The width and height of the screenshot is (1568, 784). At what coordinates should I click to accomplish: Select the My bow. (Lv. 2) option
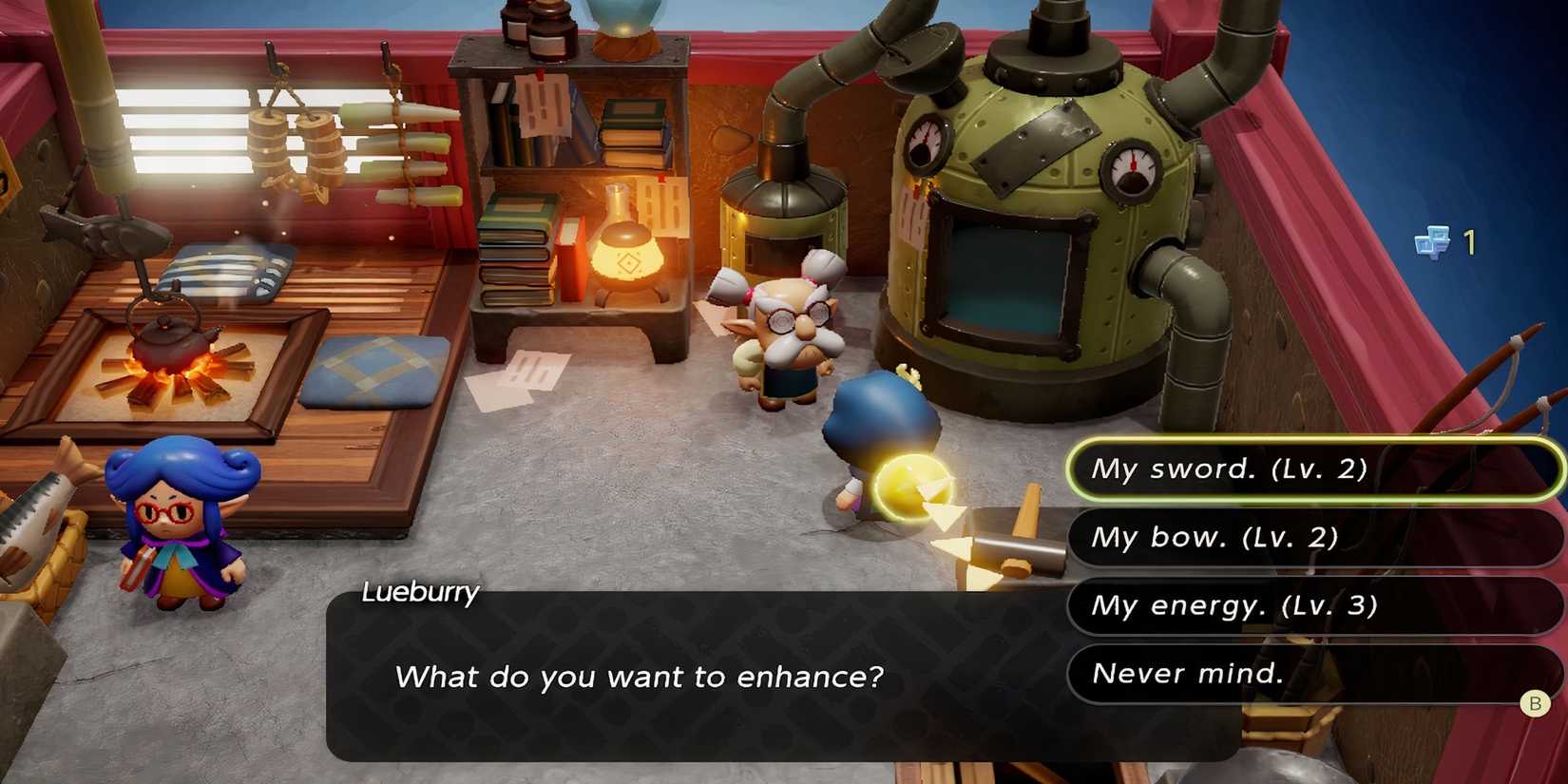point(1311,537)
